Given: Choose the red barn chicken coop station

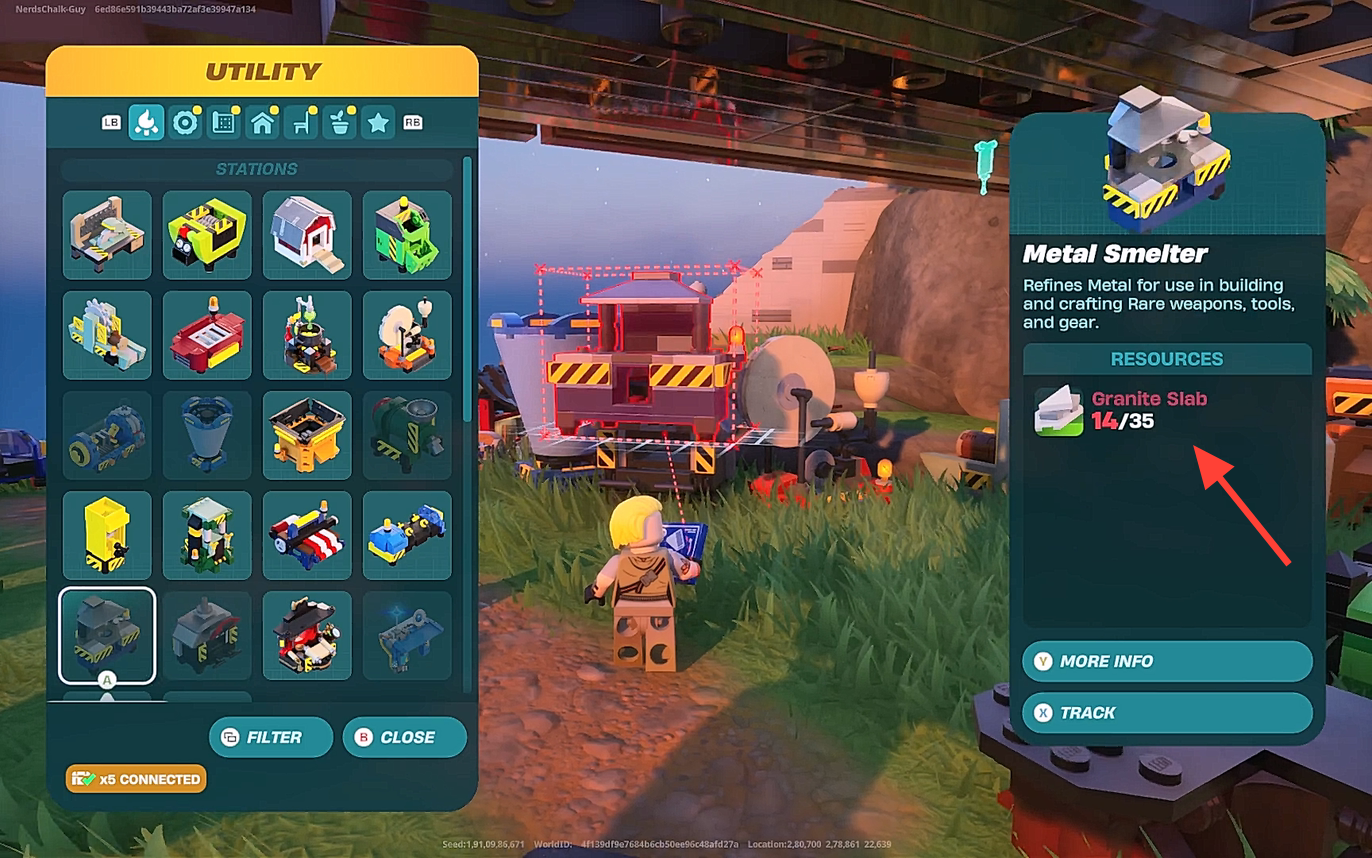Looking at the screenshot, I should [x=307, y=235].
